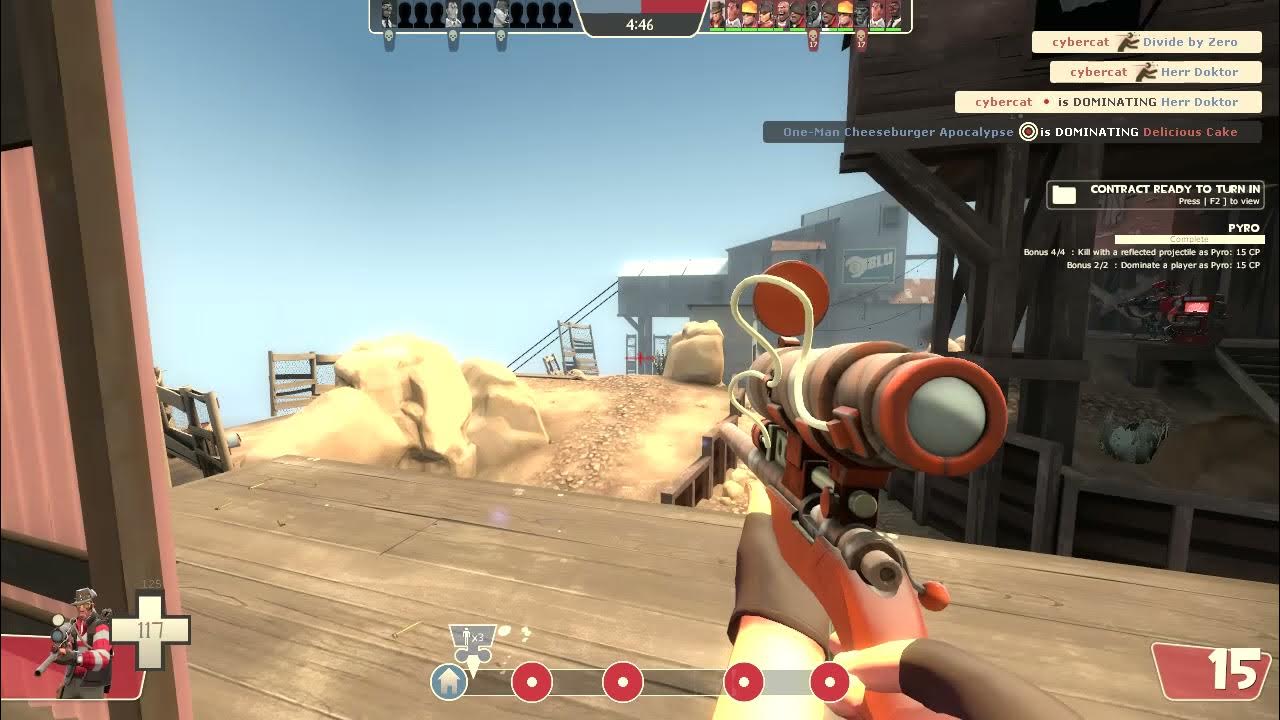The image size is (1280, 720).
Task: Select the cybercat killed Divide by Zero feed entry
Action: point(1144,42)
